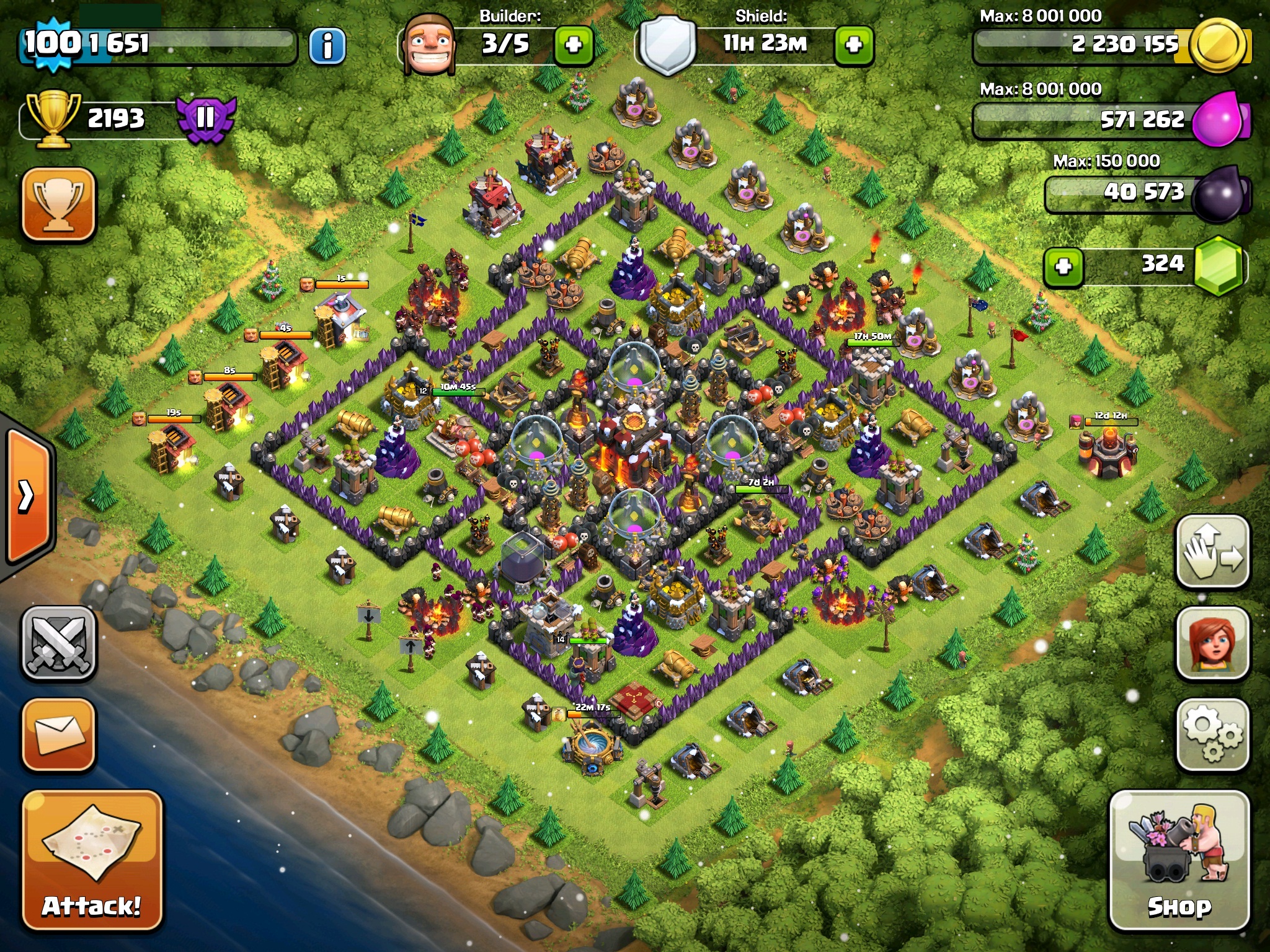Tap the Attack! map button
The width and height of the screenshot is (1270, 952).
click(x=92, y=861)
